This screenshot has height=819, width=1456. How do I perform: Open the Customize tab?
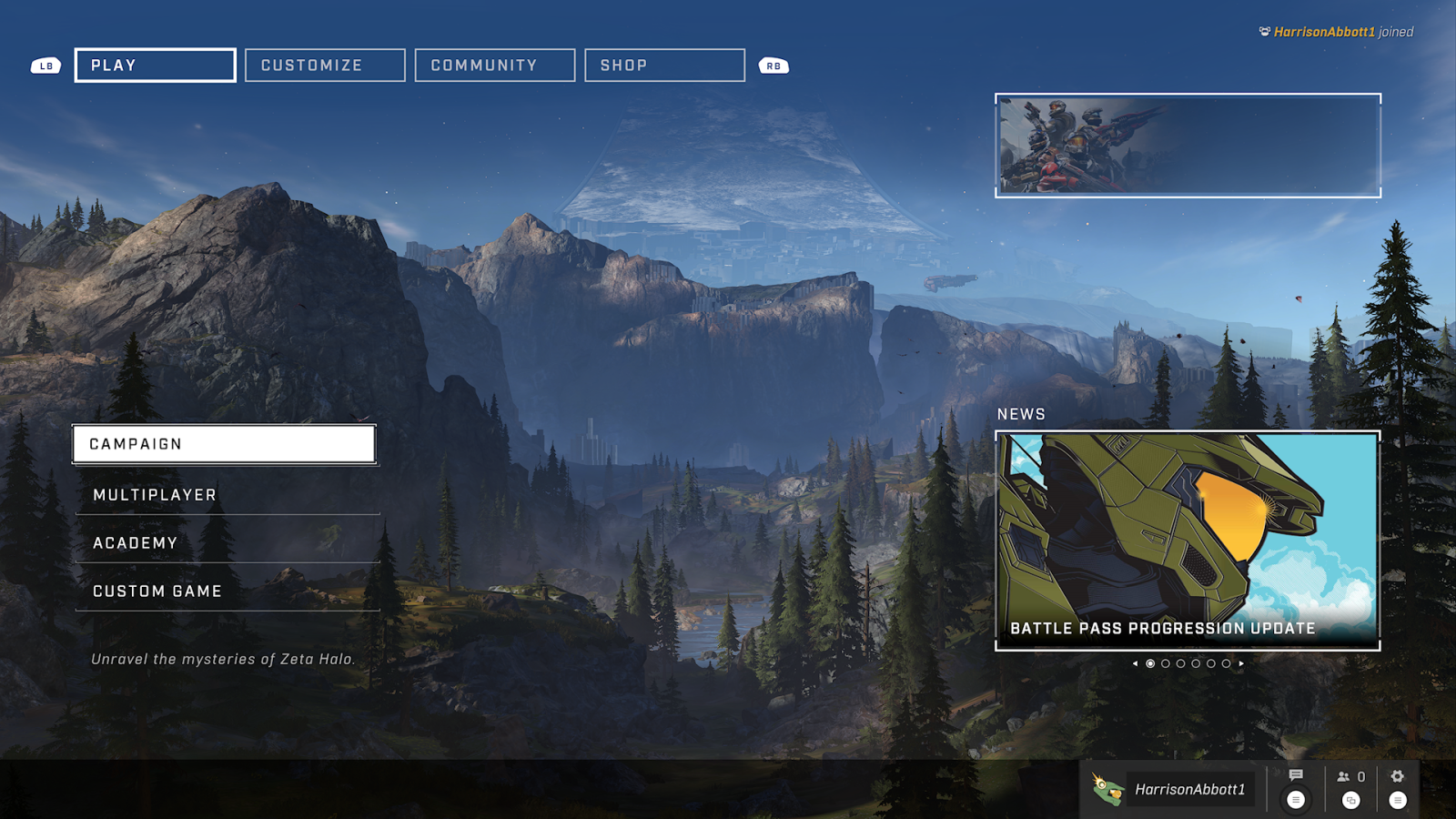point(325,66)
